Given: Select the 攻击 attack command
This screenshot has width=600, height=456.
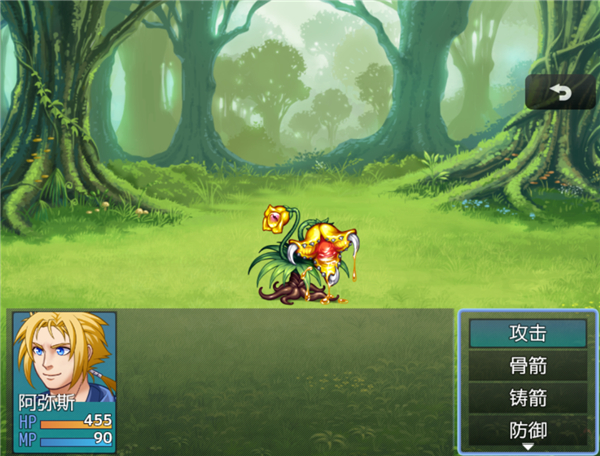Looking at the screenshot, I should [527, 333].
